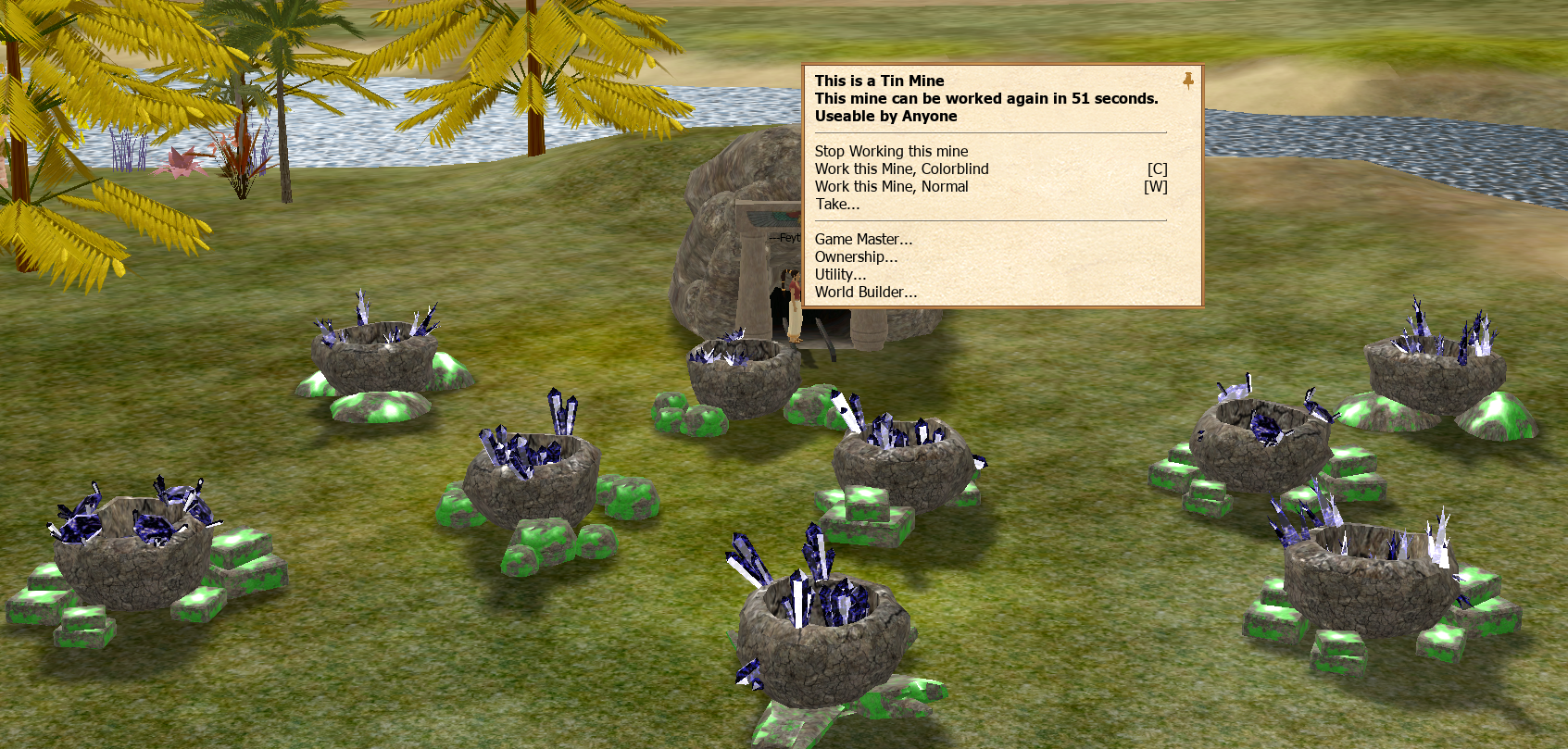Open the Ownership... submenu
Screen dimensions: 1568x749
[x=856, y=257]
